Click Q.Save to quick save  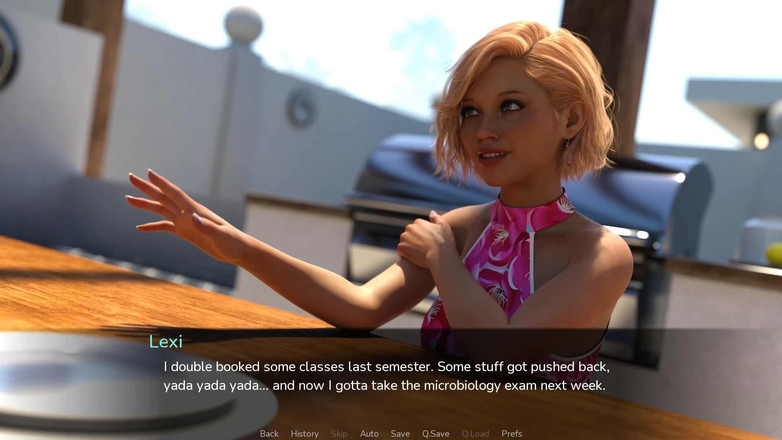(435, 434)
